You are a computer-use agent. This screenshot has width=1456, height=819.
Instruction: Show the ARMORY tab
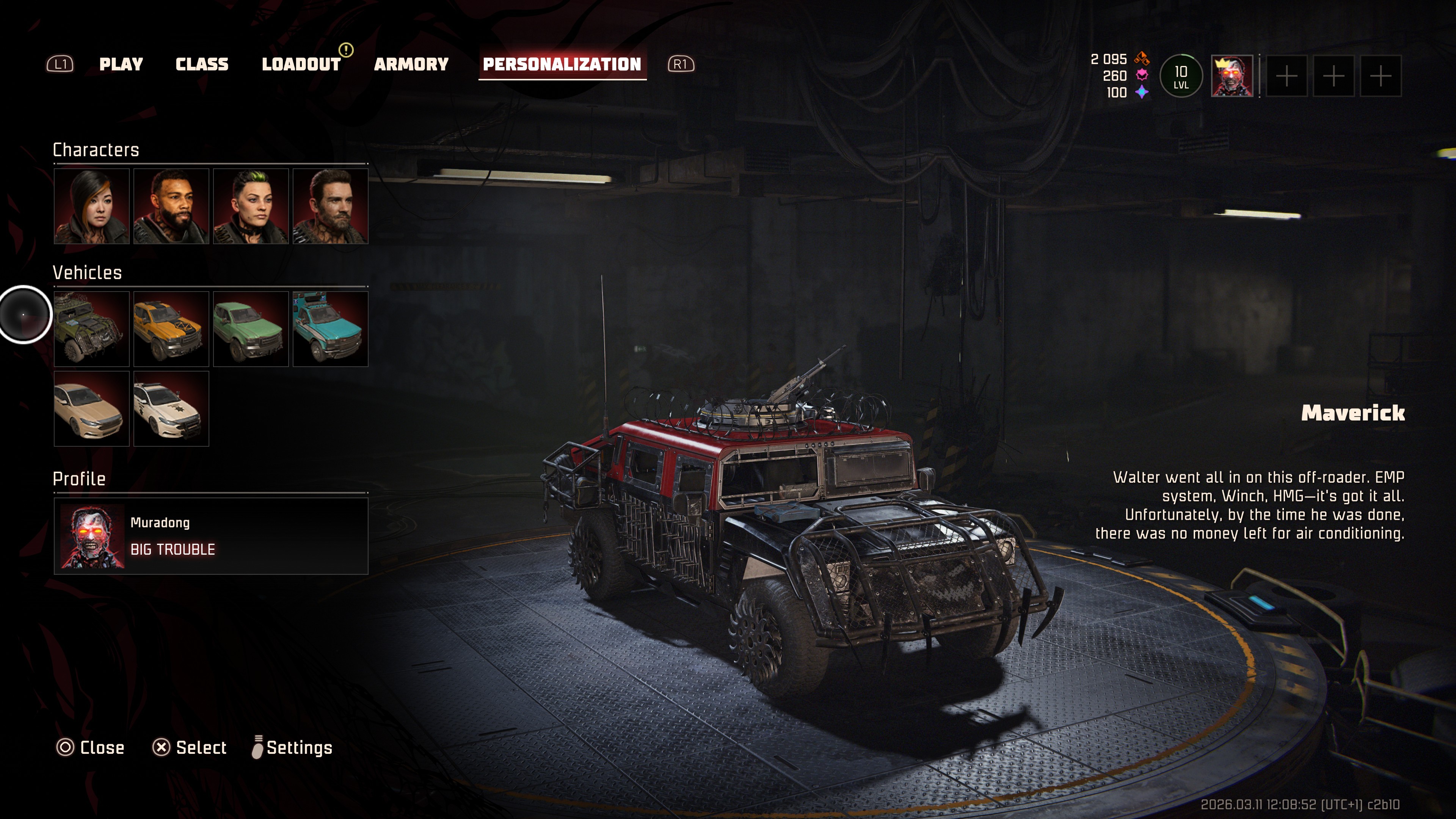pos(411,64)
